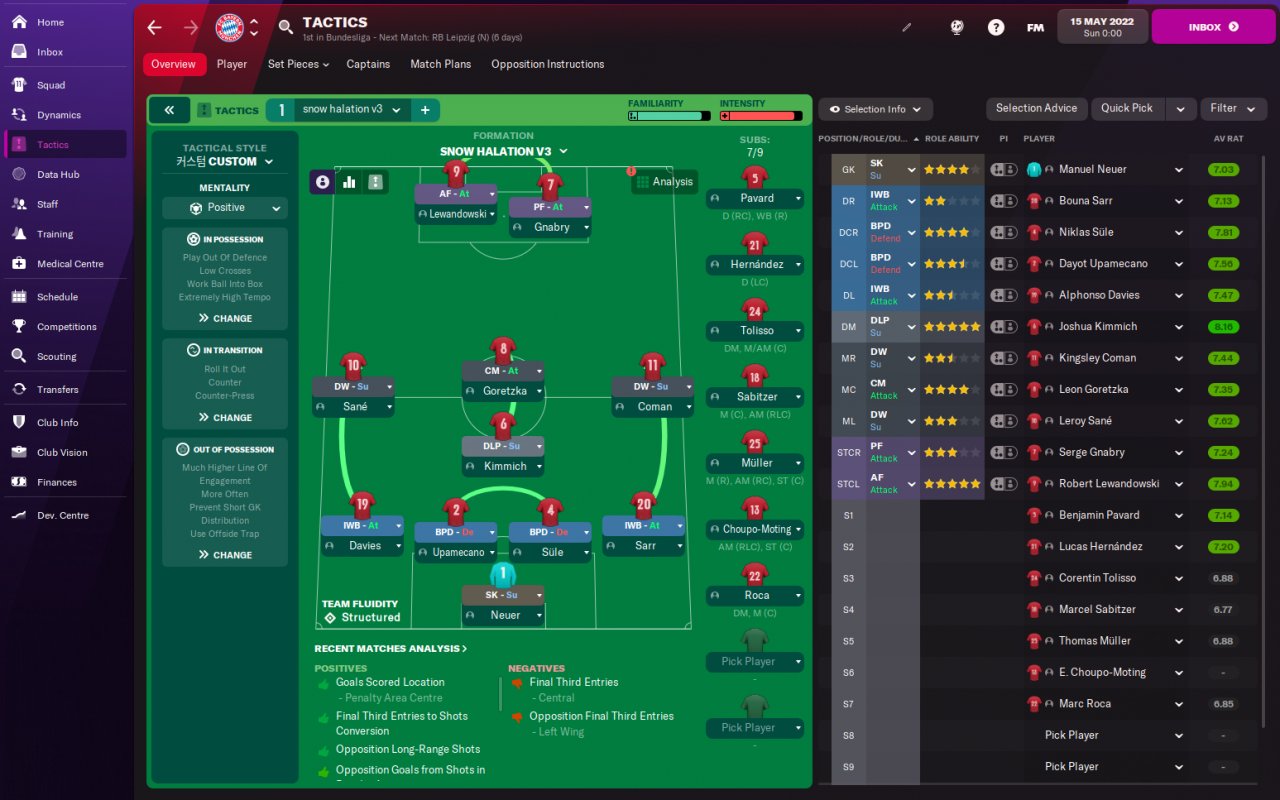Click Selection Advice button
Screen dimensions: 1280x800
pos(1036,108)
